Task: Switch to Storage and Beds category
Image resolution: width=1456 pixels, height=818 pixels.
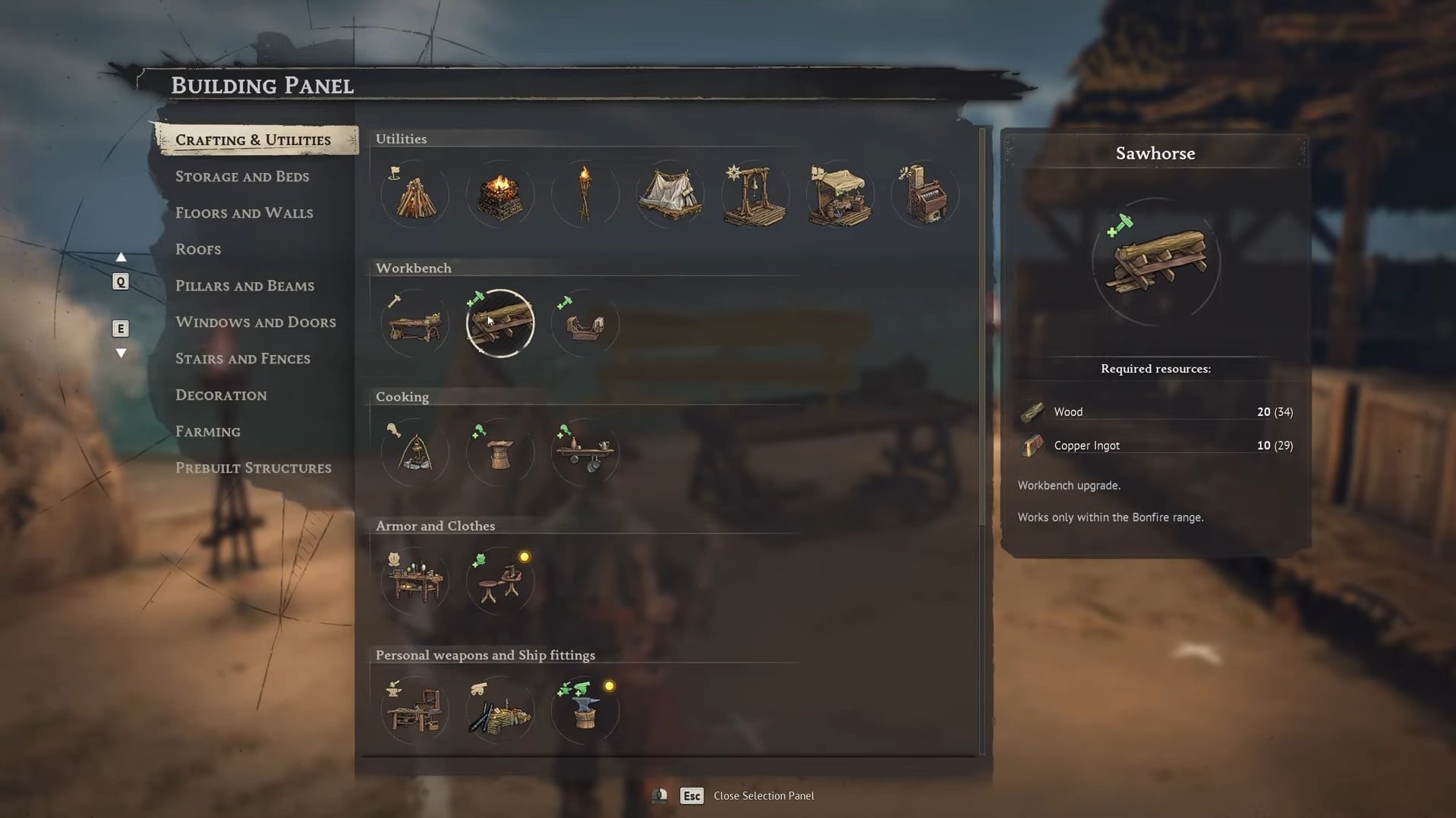Action: (x=242, y=177)
